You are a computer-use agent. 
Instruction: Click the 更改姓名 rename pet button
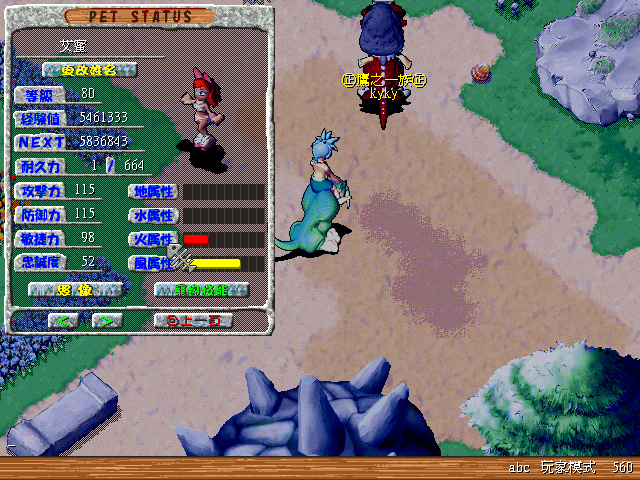click(x=91, y=70)
